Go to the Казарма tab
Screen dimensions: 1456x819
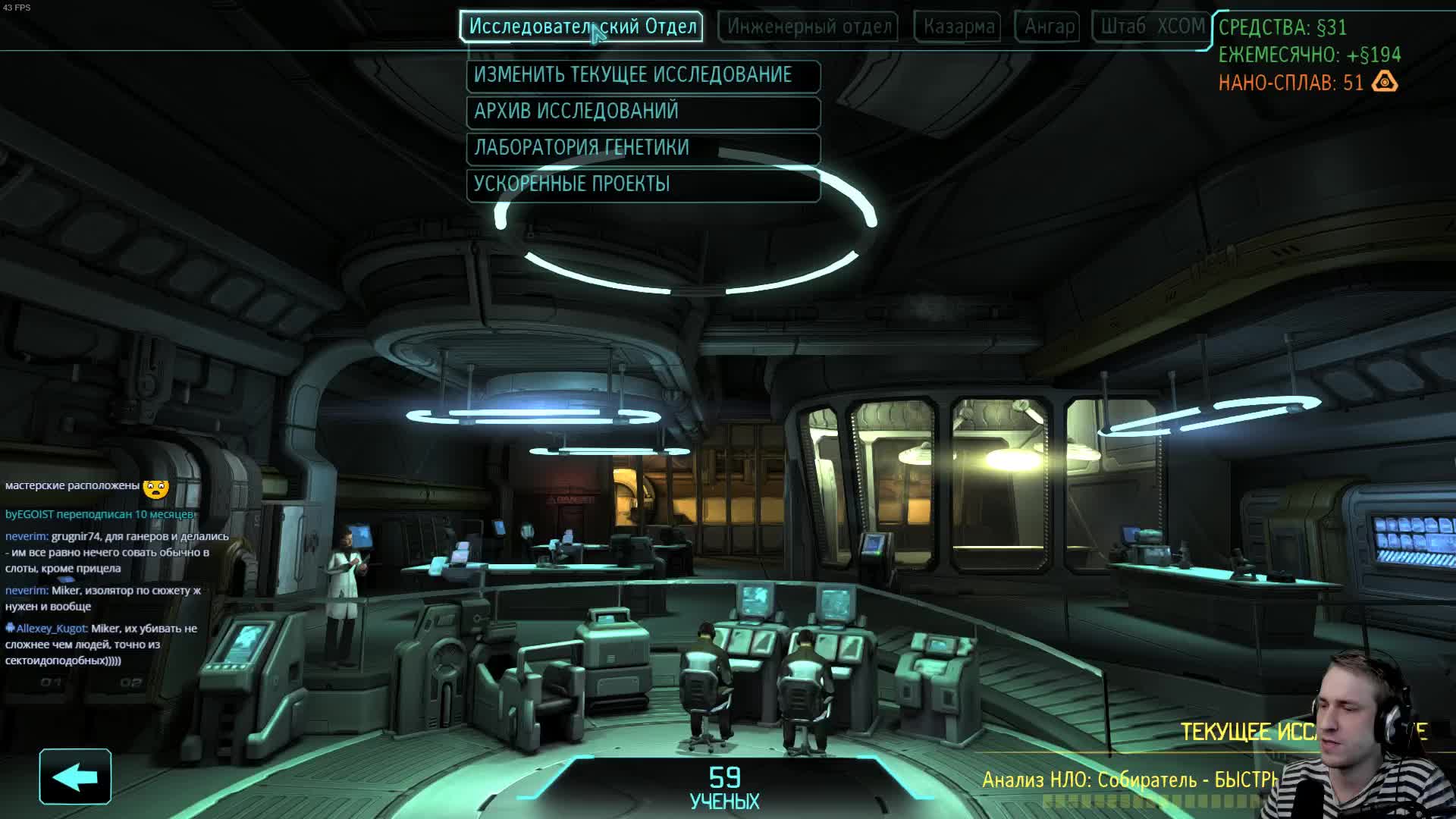pyautogui.click(x=958, y=27)
